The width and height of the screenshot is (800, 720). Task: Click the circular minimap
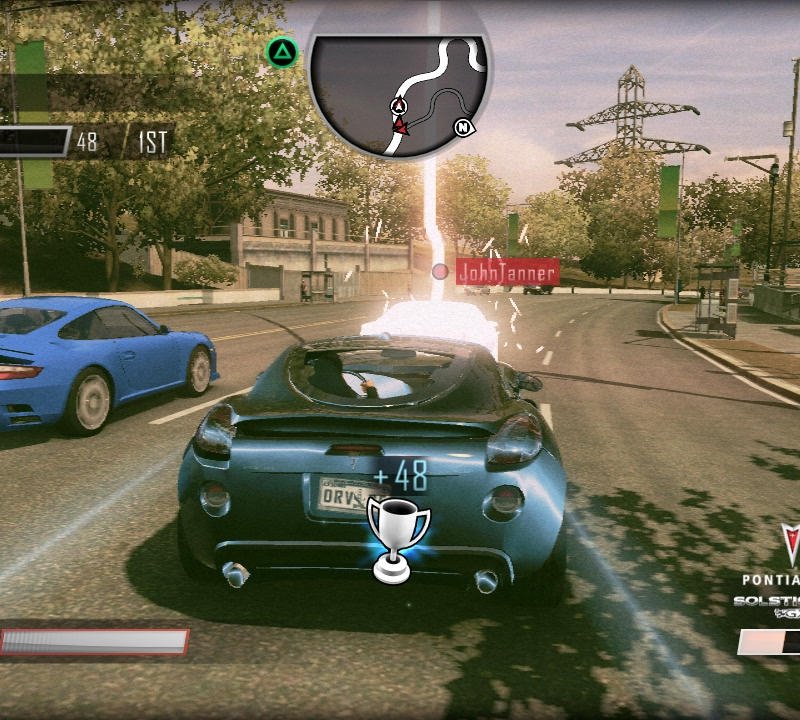pos(399,85)
